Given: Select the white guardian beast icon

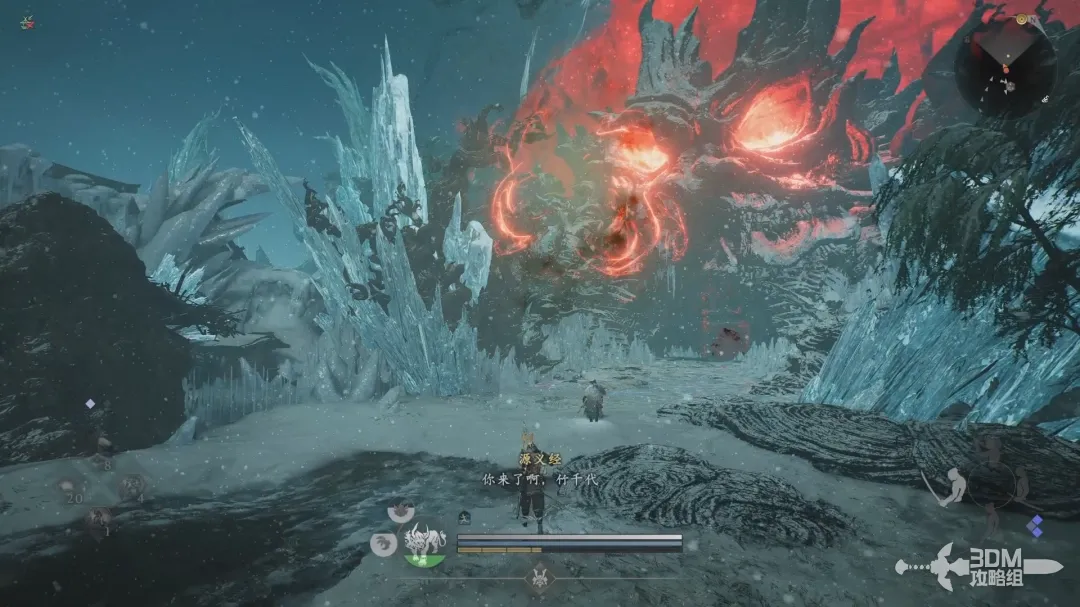Looking at the screenshot, I should coord(424,543).
